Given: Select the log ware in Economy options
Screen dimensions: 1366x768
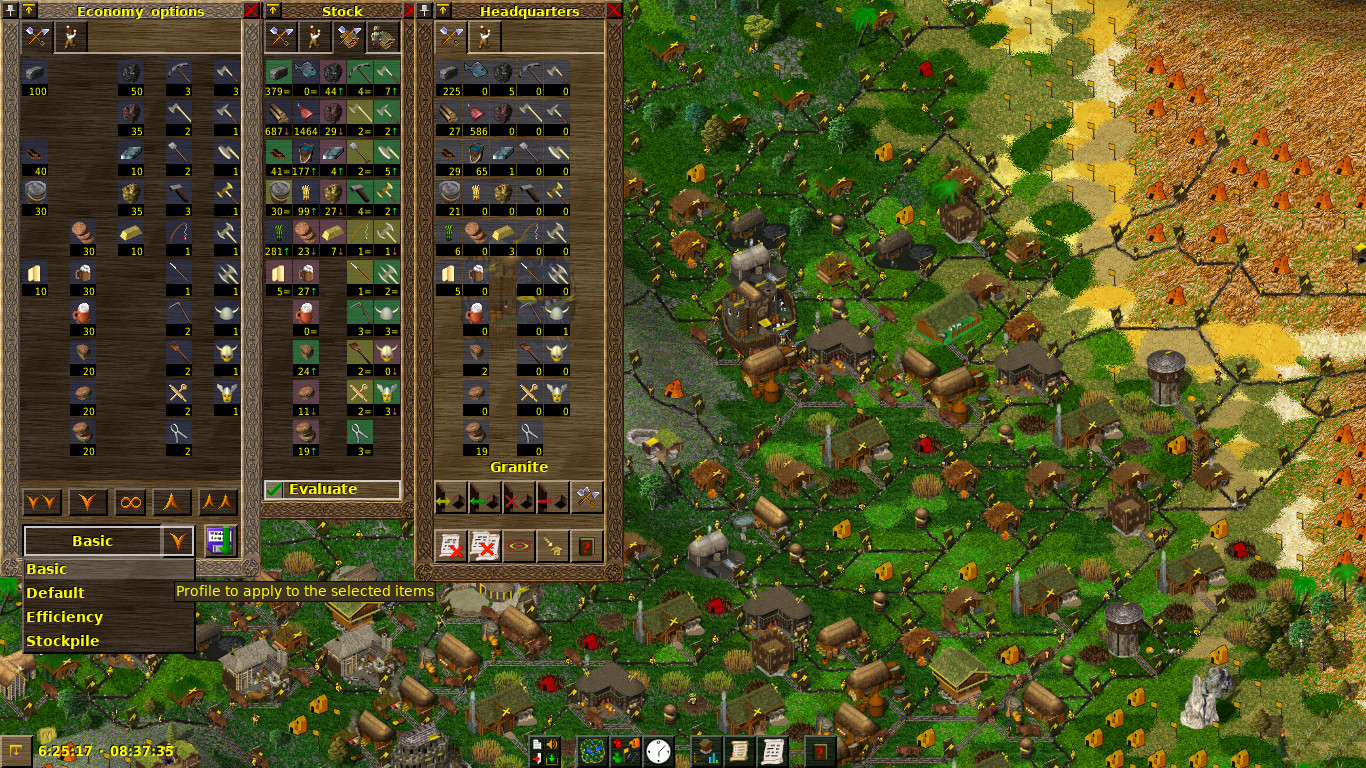Looking at the screenshot, I should pyautogui.click(x=35, y=153).
